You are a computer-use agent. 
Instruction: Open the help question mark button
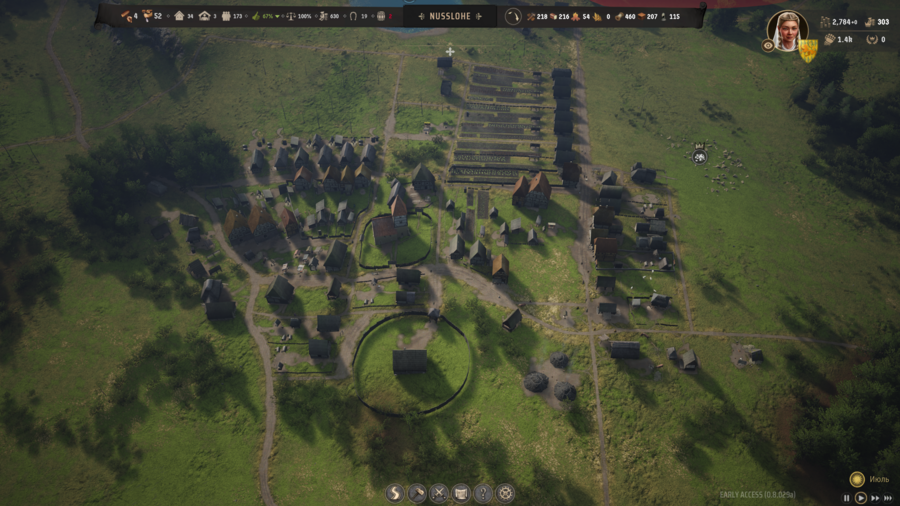483,493
